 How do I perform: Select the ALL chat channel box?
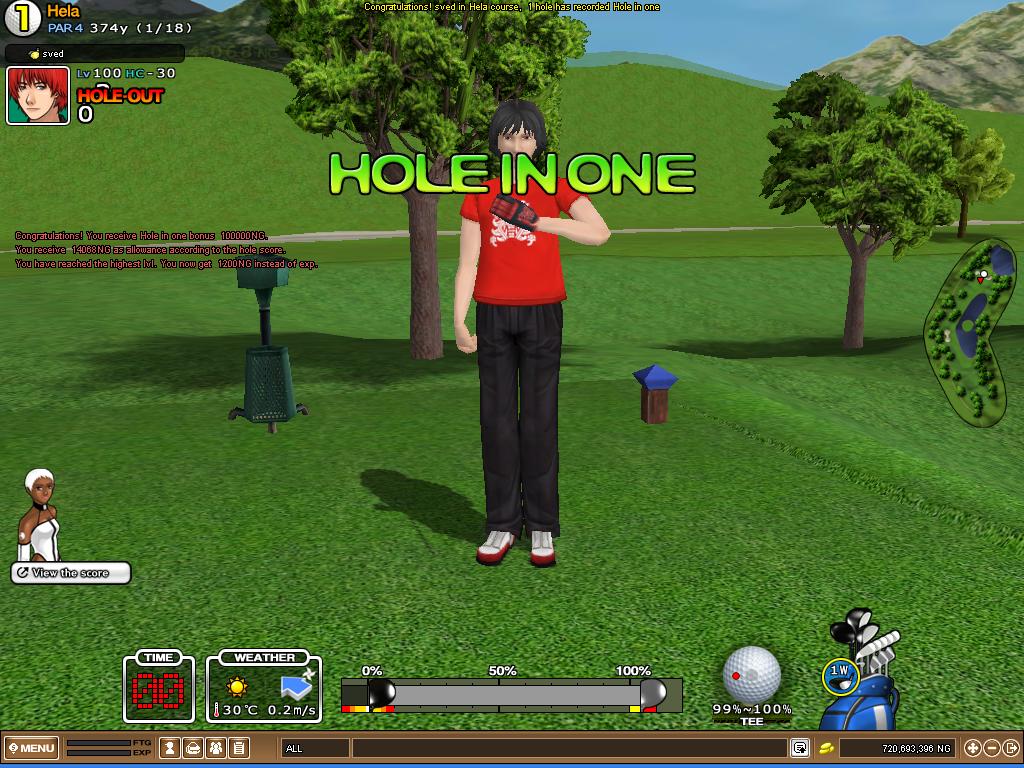coord(315,748)
